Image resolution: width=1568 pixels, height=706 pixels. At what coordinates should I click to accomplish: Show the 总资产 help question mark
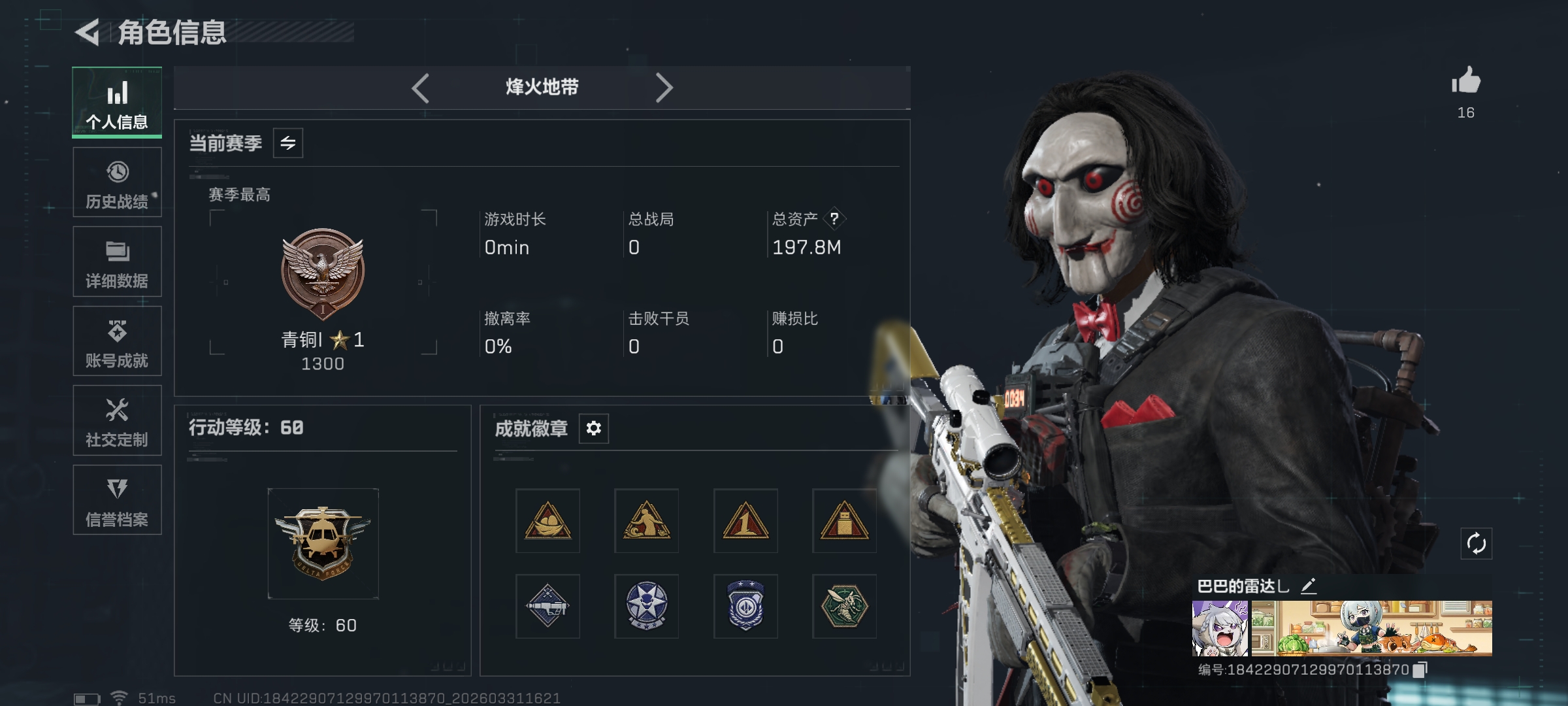[x=834, y=219]
